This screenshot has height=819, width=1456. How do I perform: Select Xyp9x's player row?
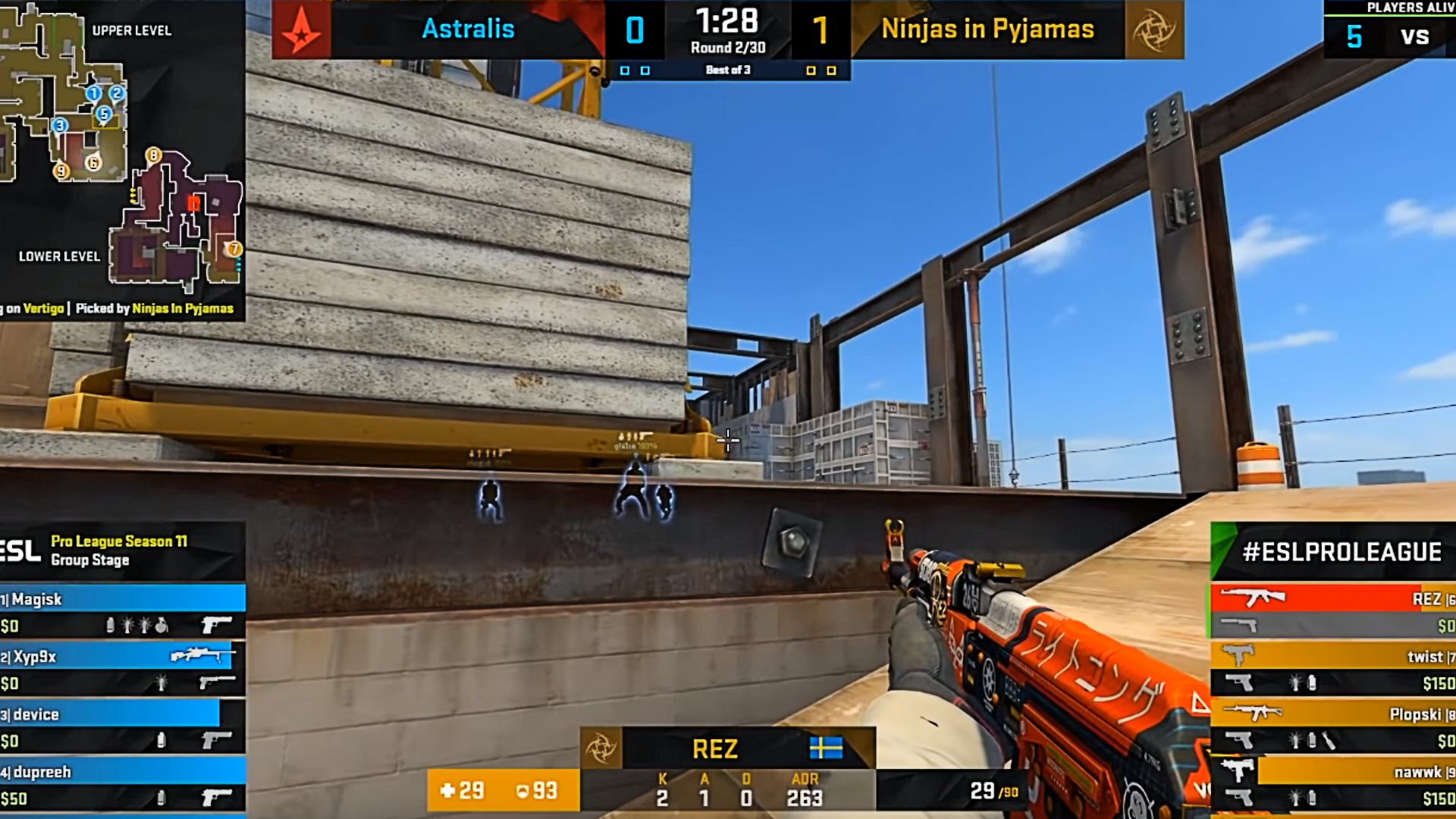click(x=121, y=657)
